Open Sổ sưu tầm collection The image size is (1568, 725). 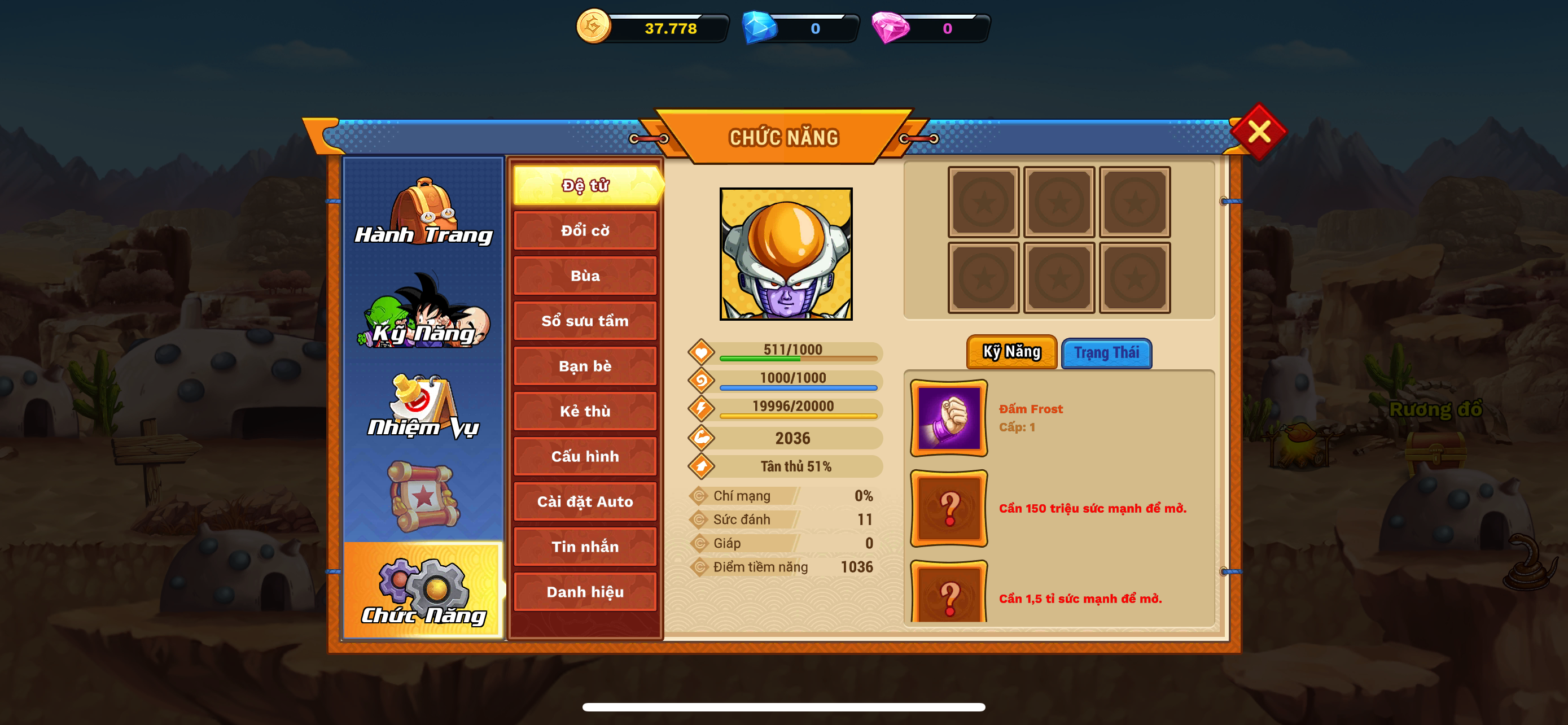coord(585,321)
